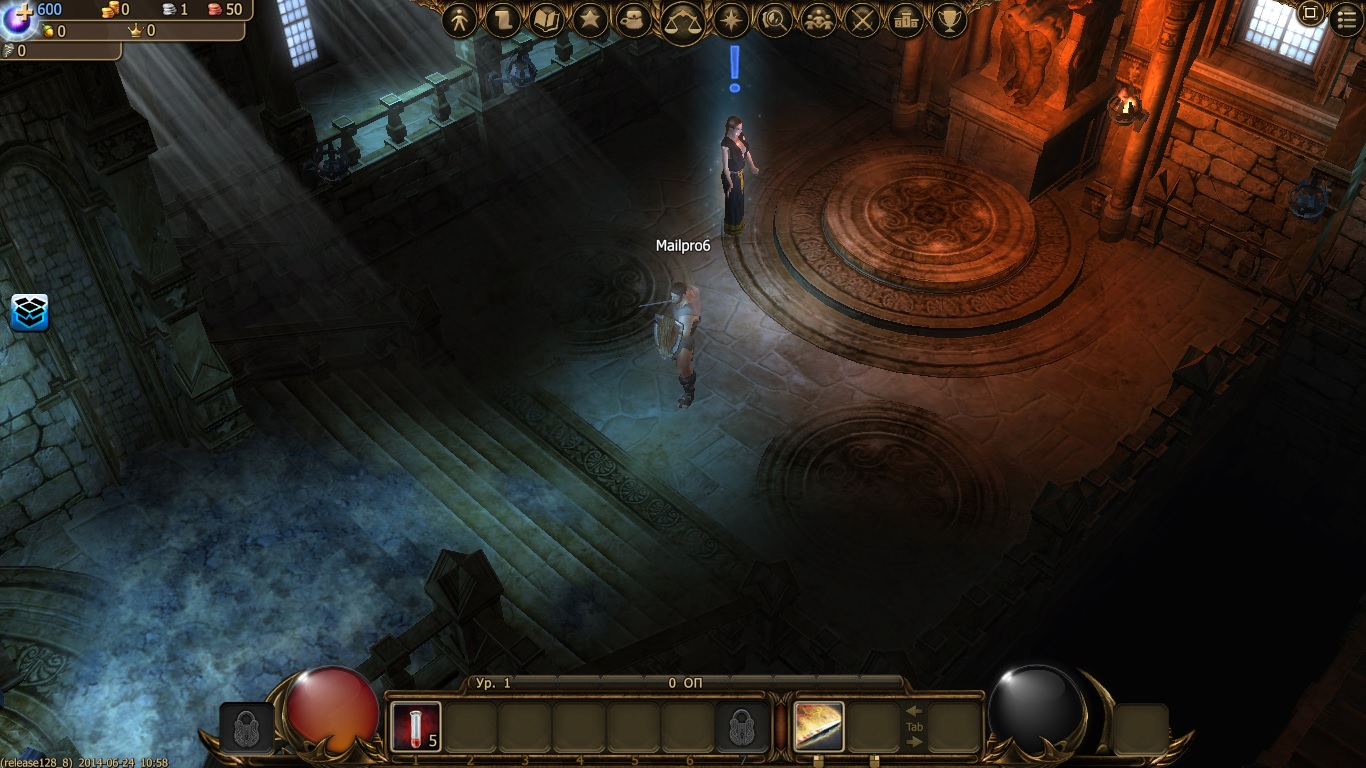The height and width of the screenshot is (768, 1366).
Task: Open the bag inventory icon
Action: tap(634, 20)
